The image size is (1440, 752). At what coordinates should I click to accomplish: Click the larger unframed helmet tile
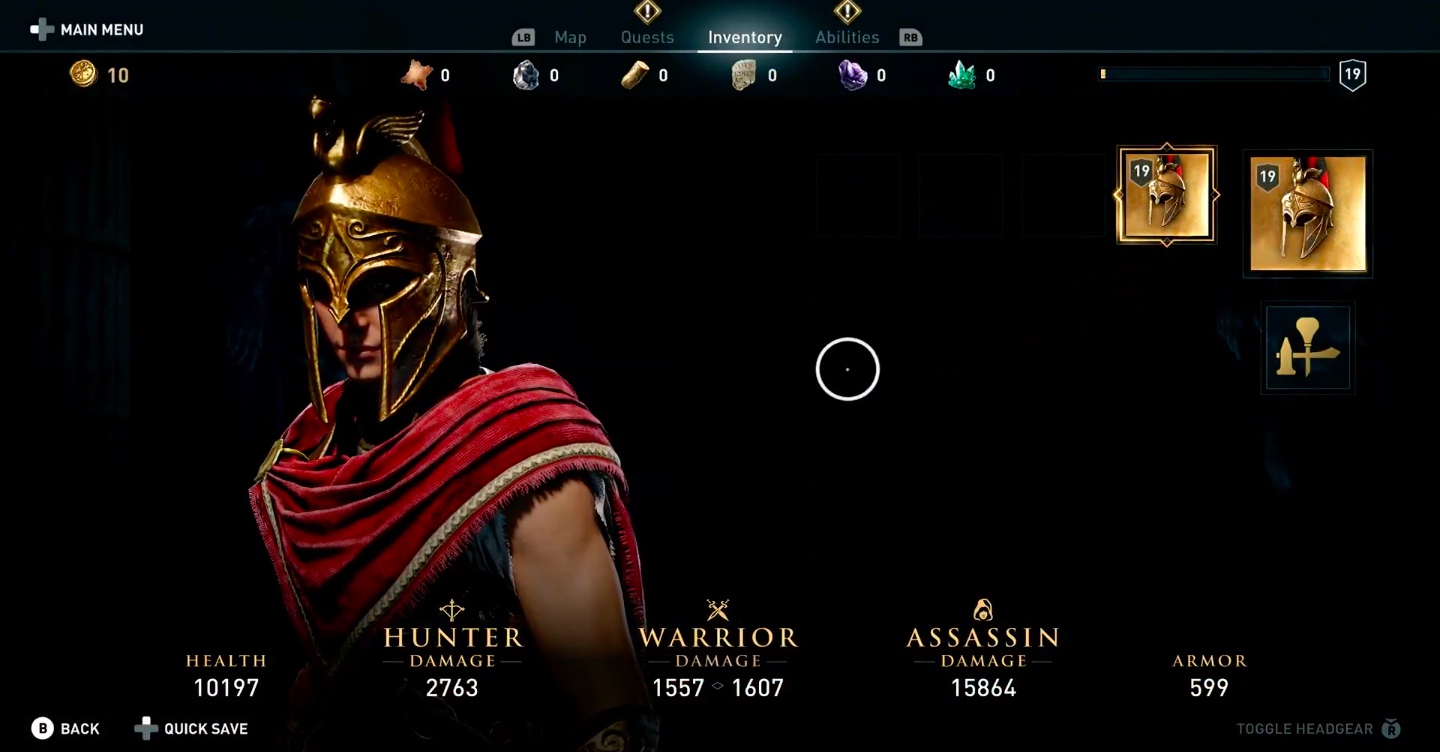point(1308,213)
